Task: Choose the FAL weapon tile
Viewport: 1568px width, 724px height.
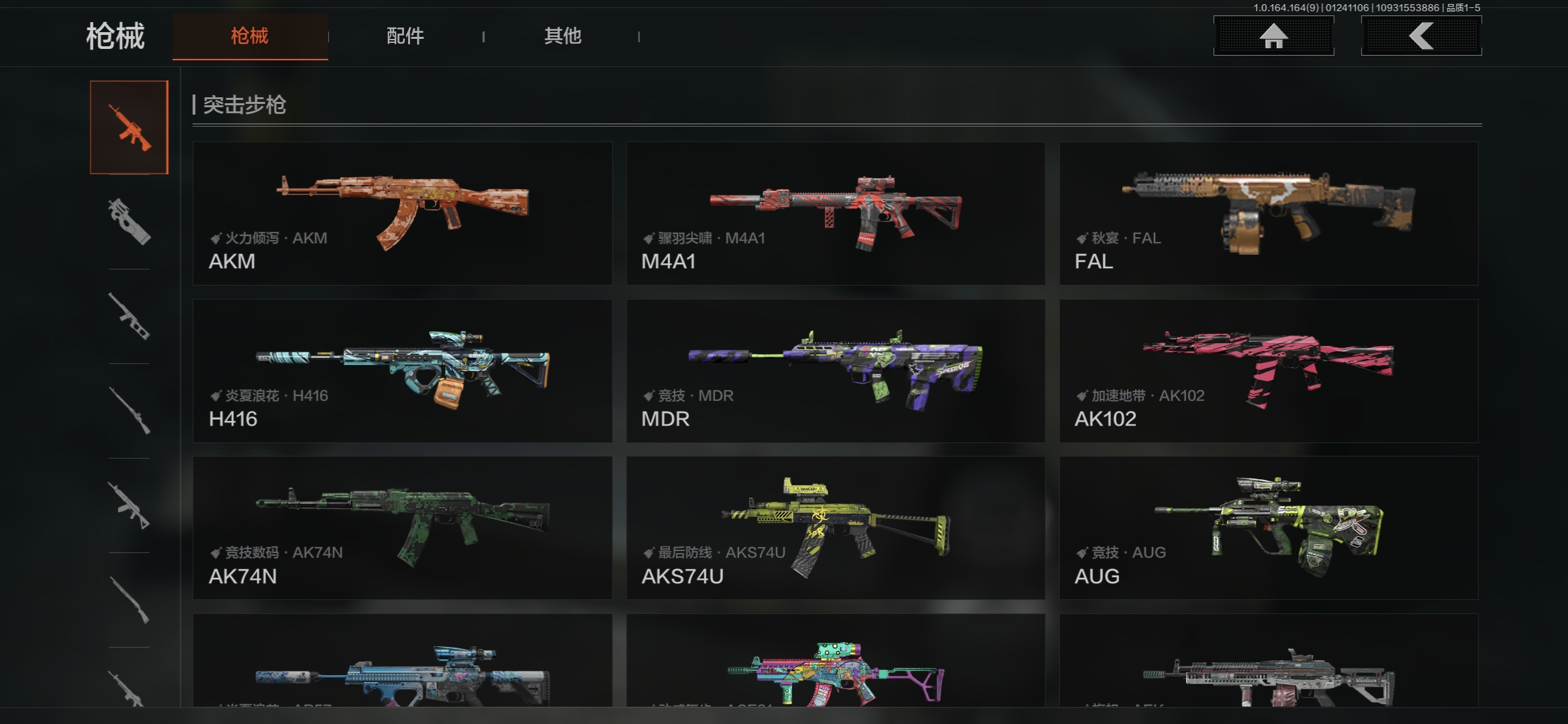Action: [x=1268, y=213]
